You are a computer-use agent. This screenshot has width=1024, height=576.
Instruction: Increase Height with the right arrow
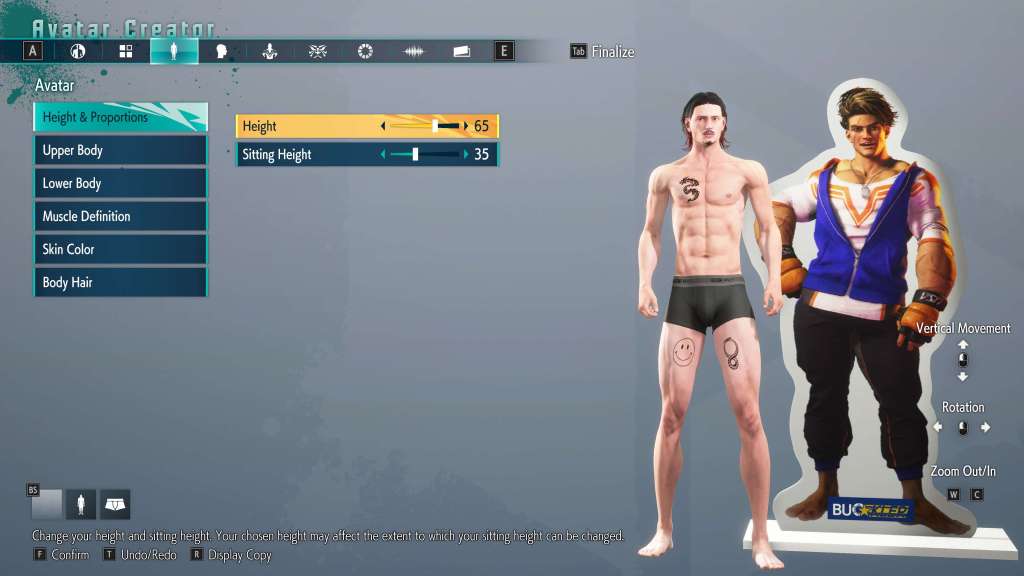pyautogui.click(x=466, y=126)
